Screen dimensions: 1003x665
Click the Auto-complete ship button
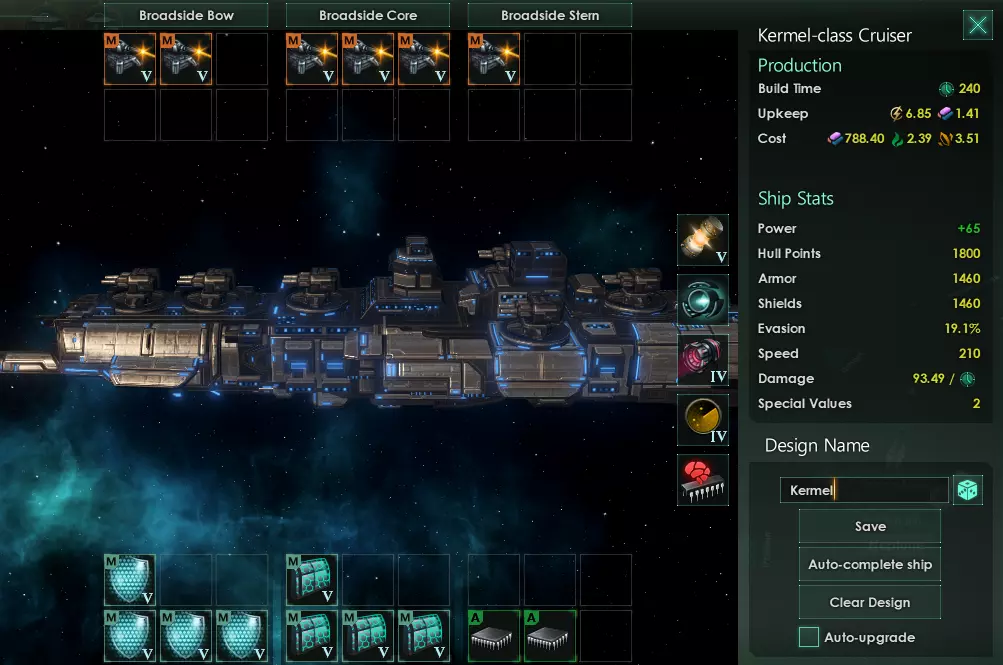click(870, 565)
